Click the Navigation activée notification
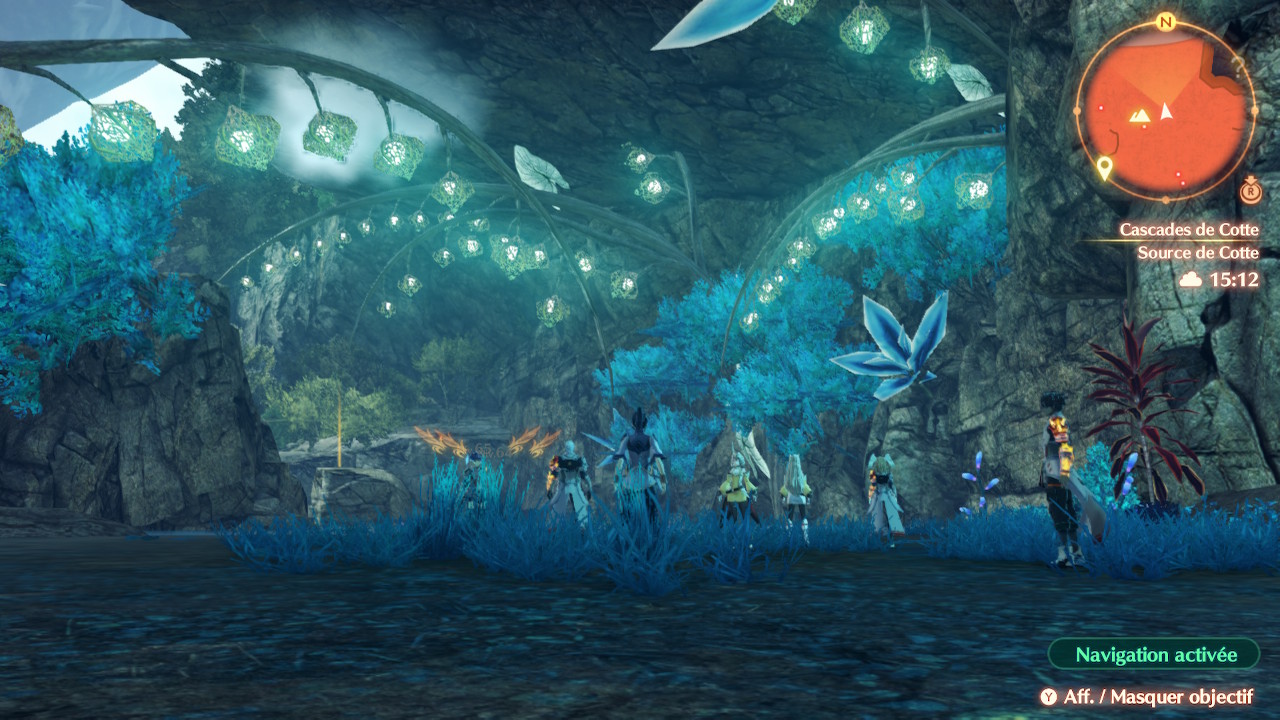This screenshot has width=1280, height=720. 1155,655
